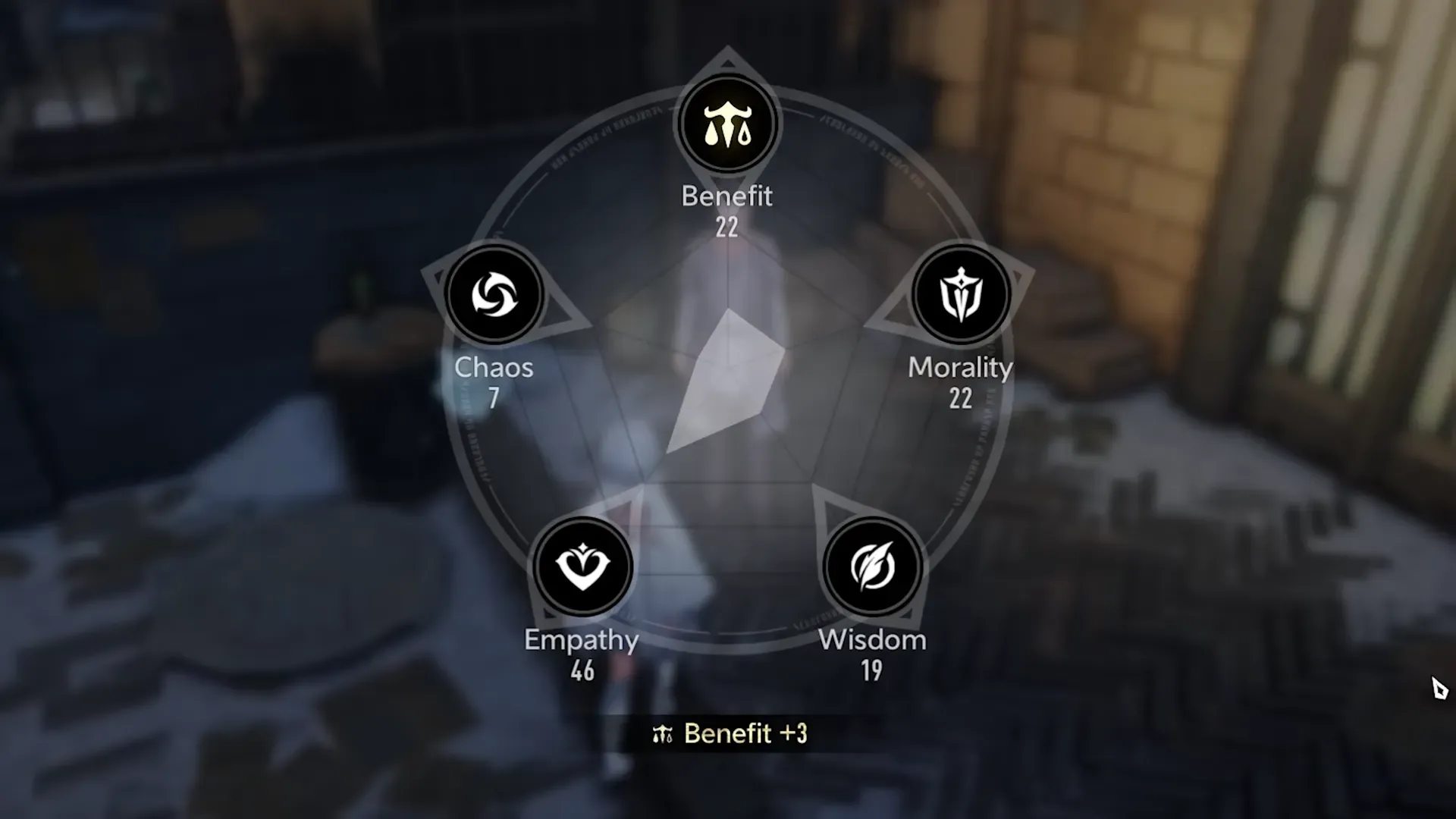1456x819 pixels.
Task: Select the Empathy heart icon
Action: pyautogui.click(x=582, y=566)
